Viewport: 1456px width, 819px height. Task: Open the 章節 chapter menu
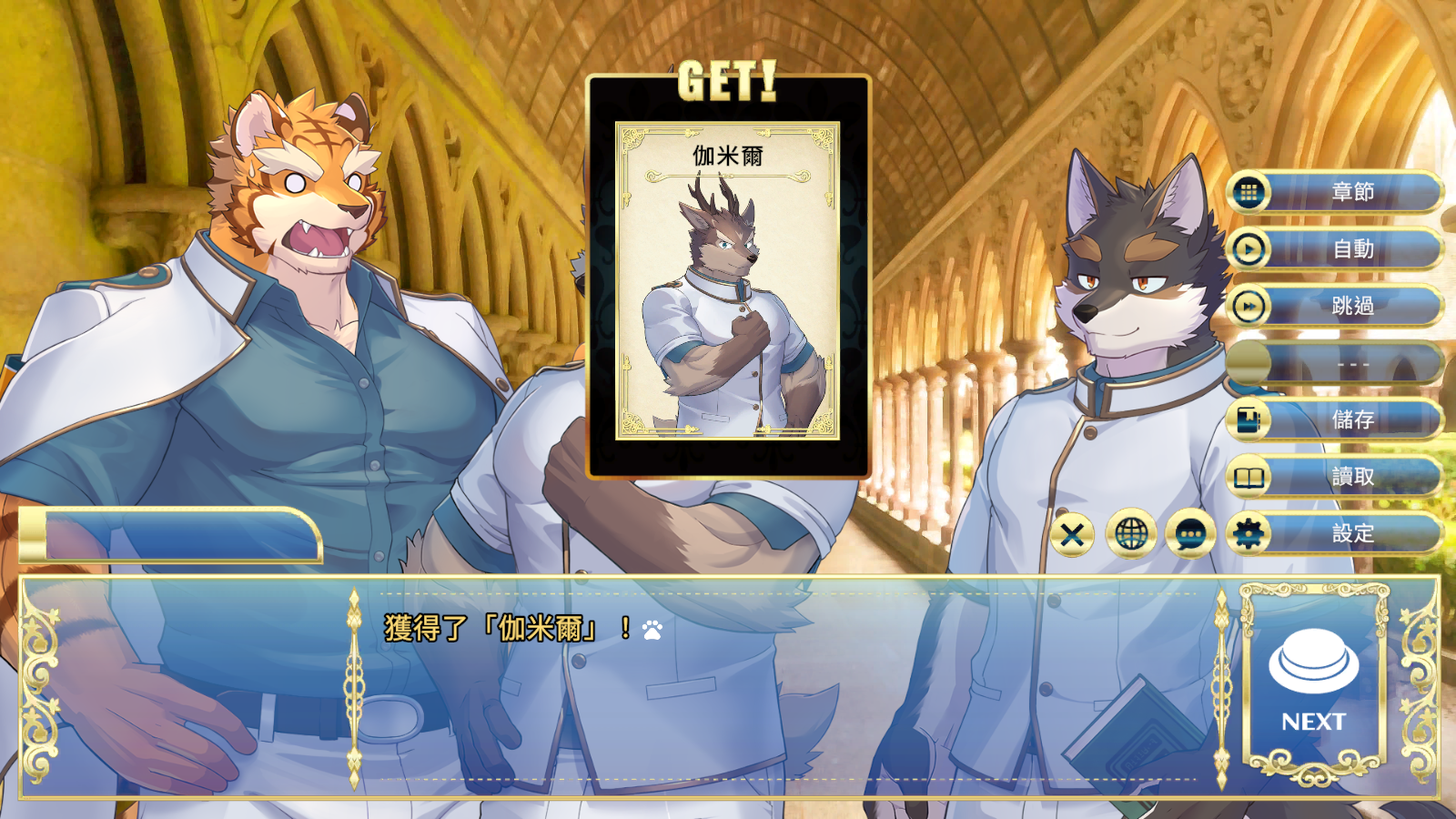click(x=1335, y=192)
